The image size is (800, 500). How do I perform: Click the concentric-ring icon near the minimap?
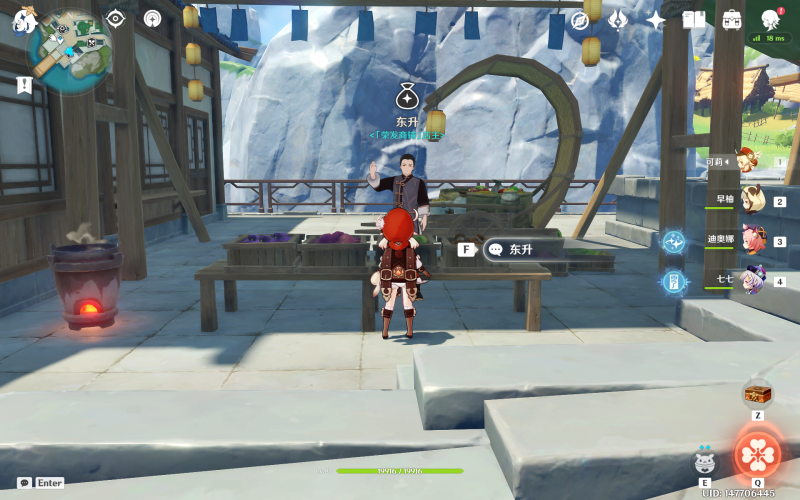pos(152,18)
